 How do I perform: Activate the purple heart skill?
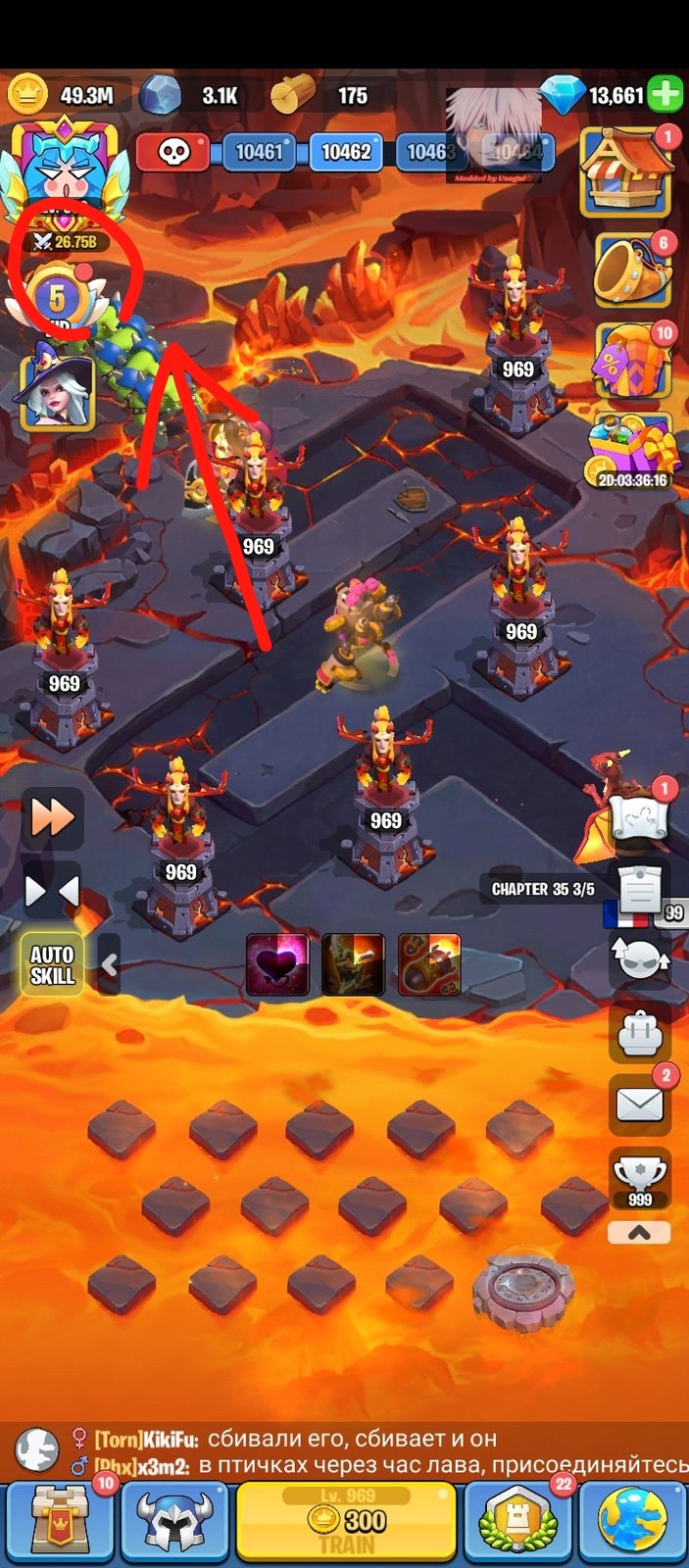tap(277, 964)
